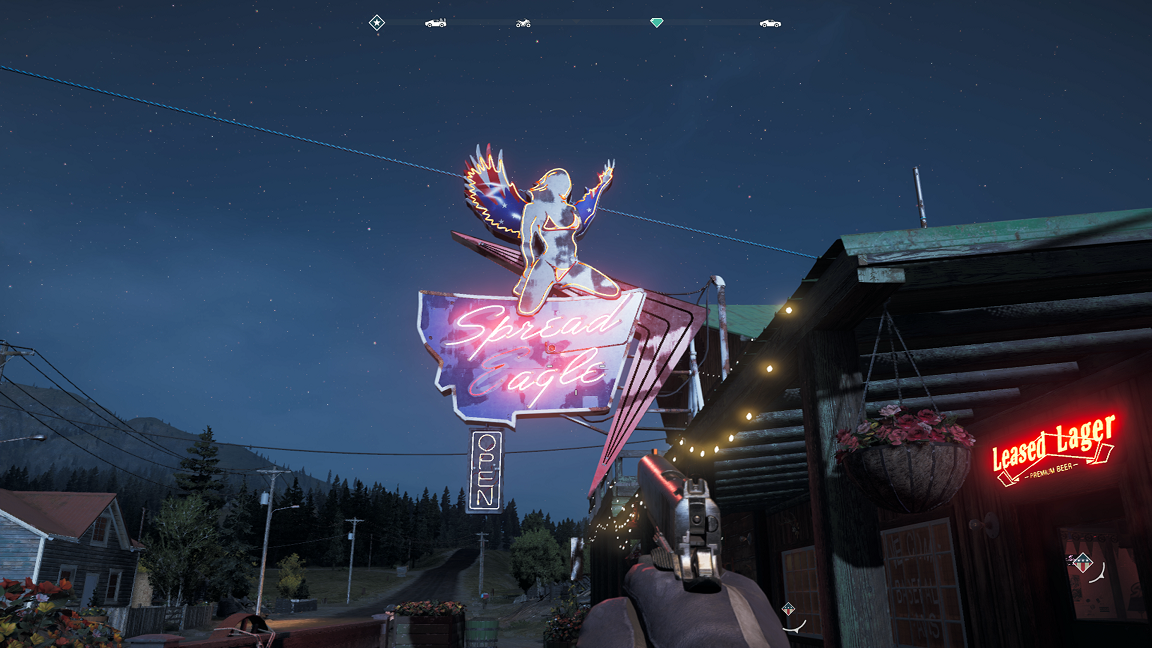The height and width of the screenshot is (648, 1152).
Task: Choose the car icon right of the green gem
Action: point(769,22)
